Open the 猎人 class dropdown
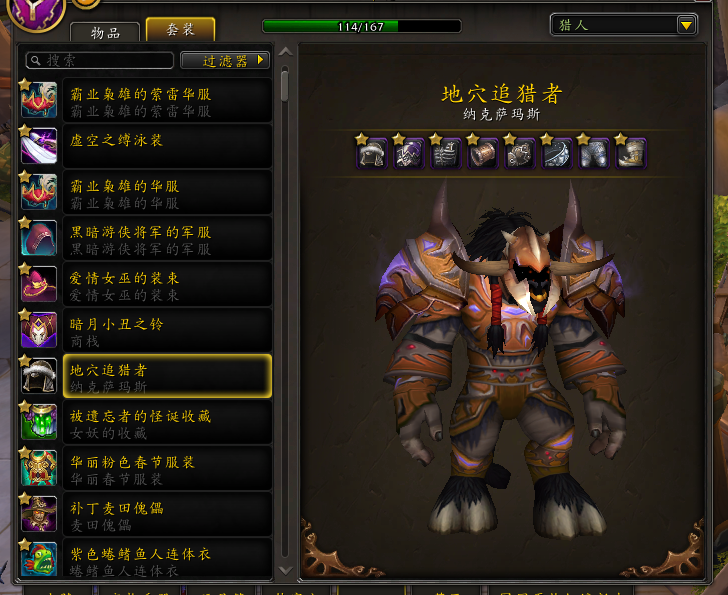The height and width of the screenshot is (595, 728). point(624,25)
